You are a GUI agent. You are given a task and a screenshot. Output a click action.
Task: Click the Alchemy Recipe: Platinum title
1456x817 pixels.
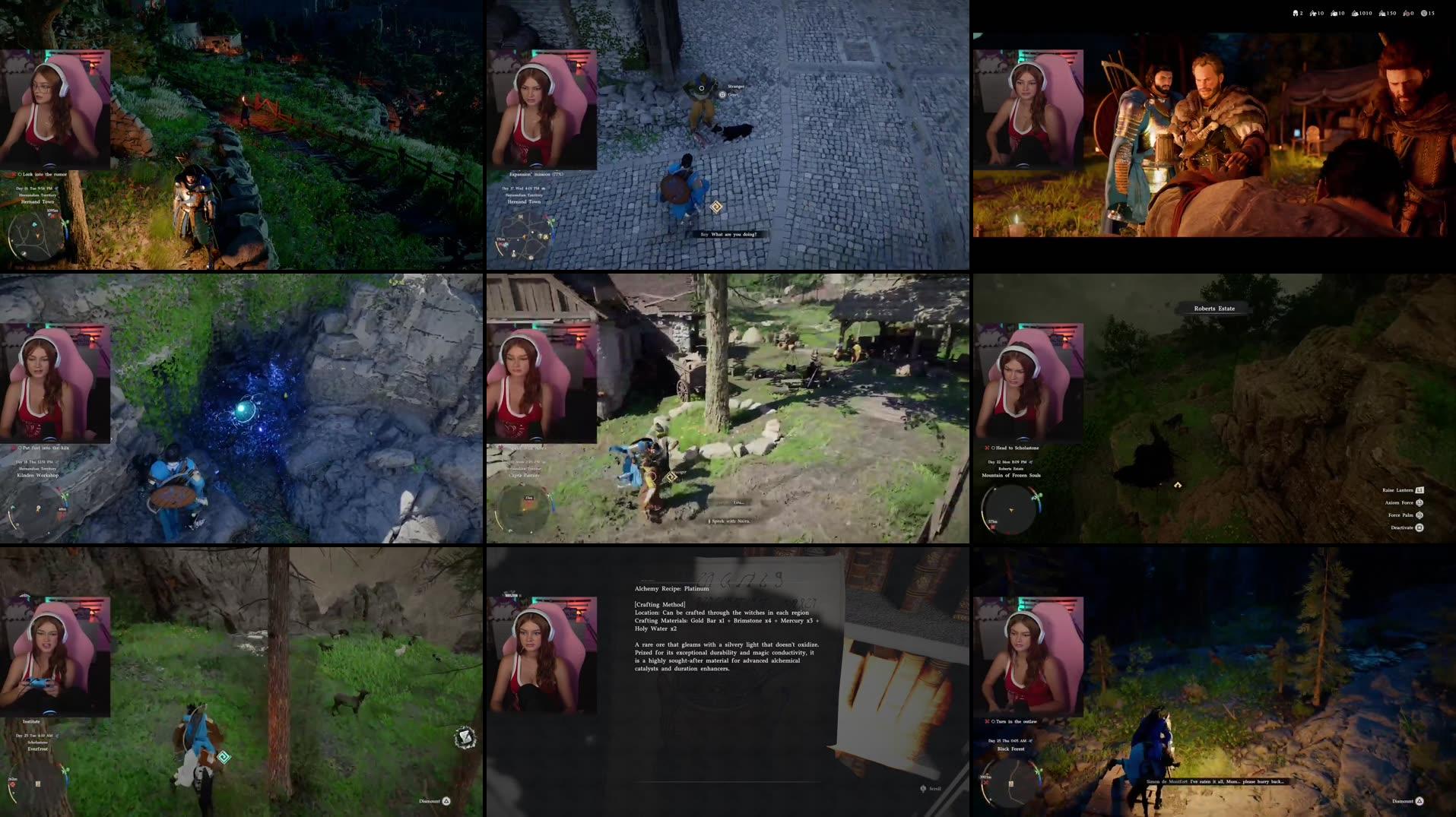click(x=671, y=588)
